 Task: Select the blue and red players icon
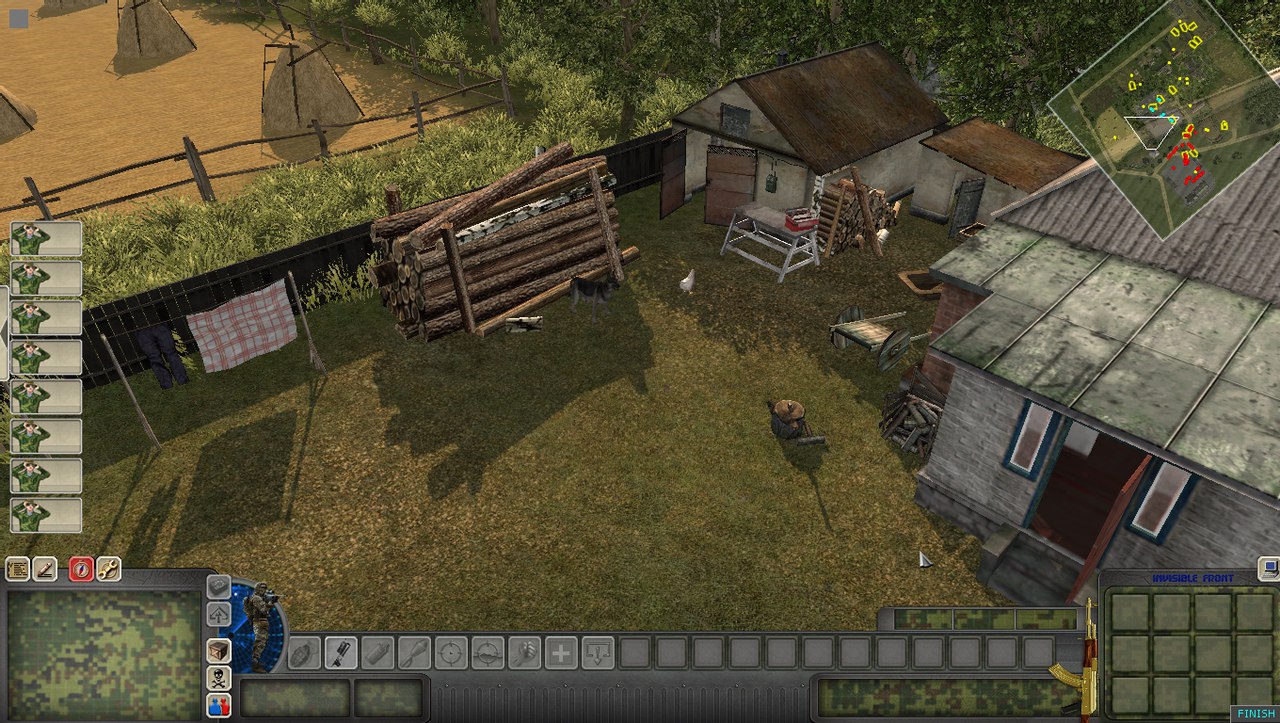click(218, 705)
